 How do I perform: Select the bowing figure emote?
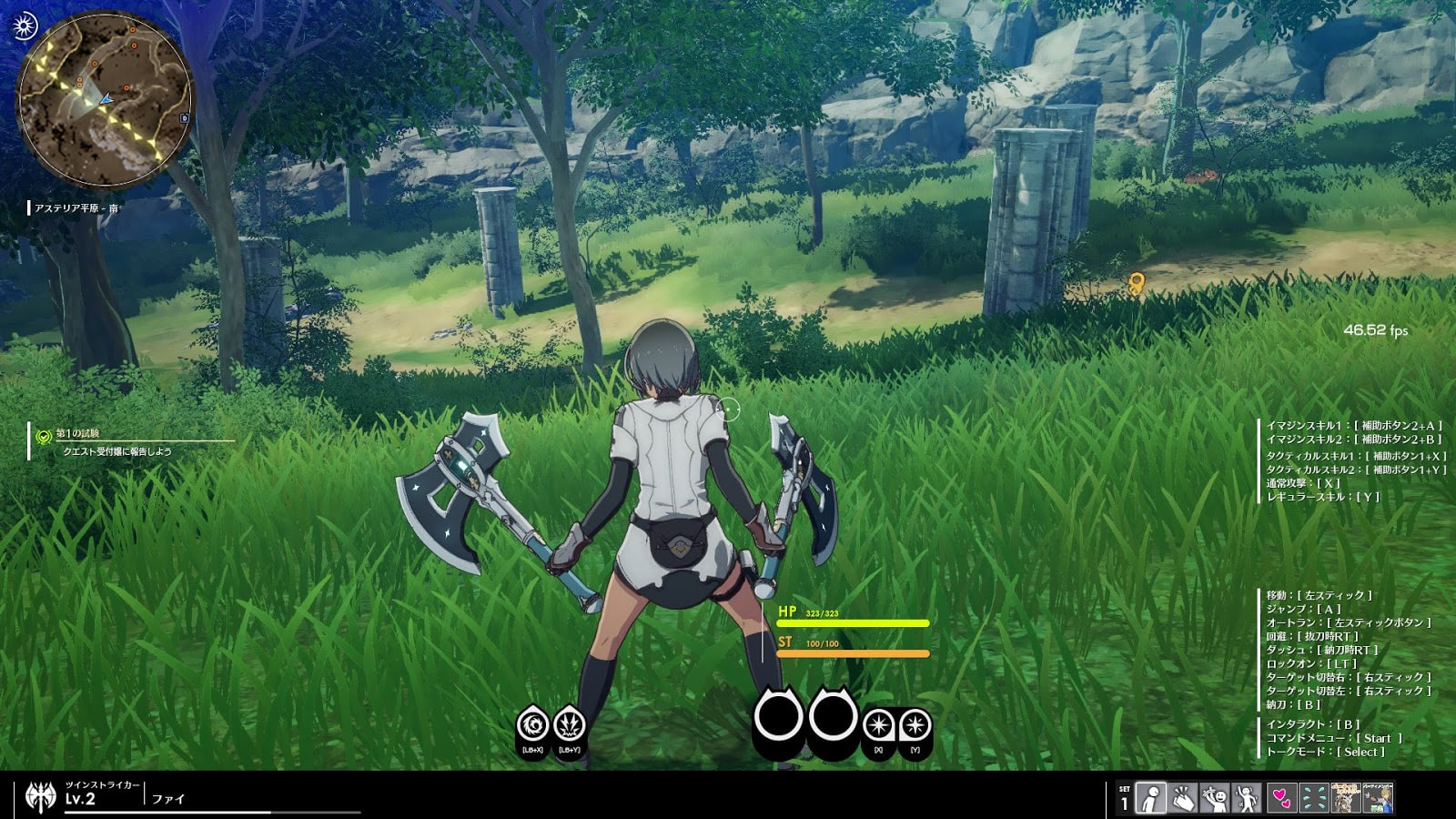tap(1151, 798)
